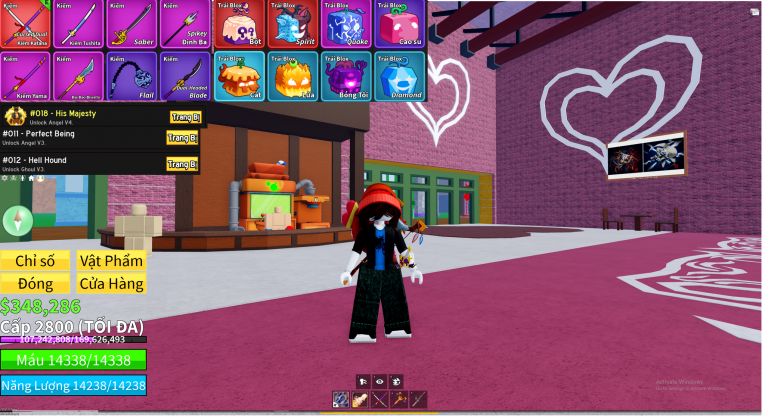Screen dimensions: 765x418
Task: Select the Spikey Đinh Ba trident
Action: pos(184,24)
